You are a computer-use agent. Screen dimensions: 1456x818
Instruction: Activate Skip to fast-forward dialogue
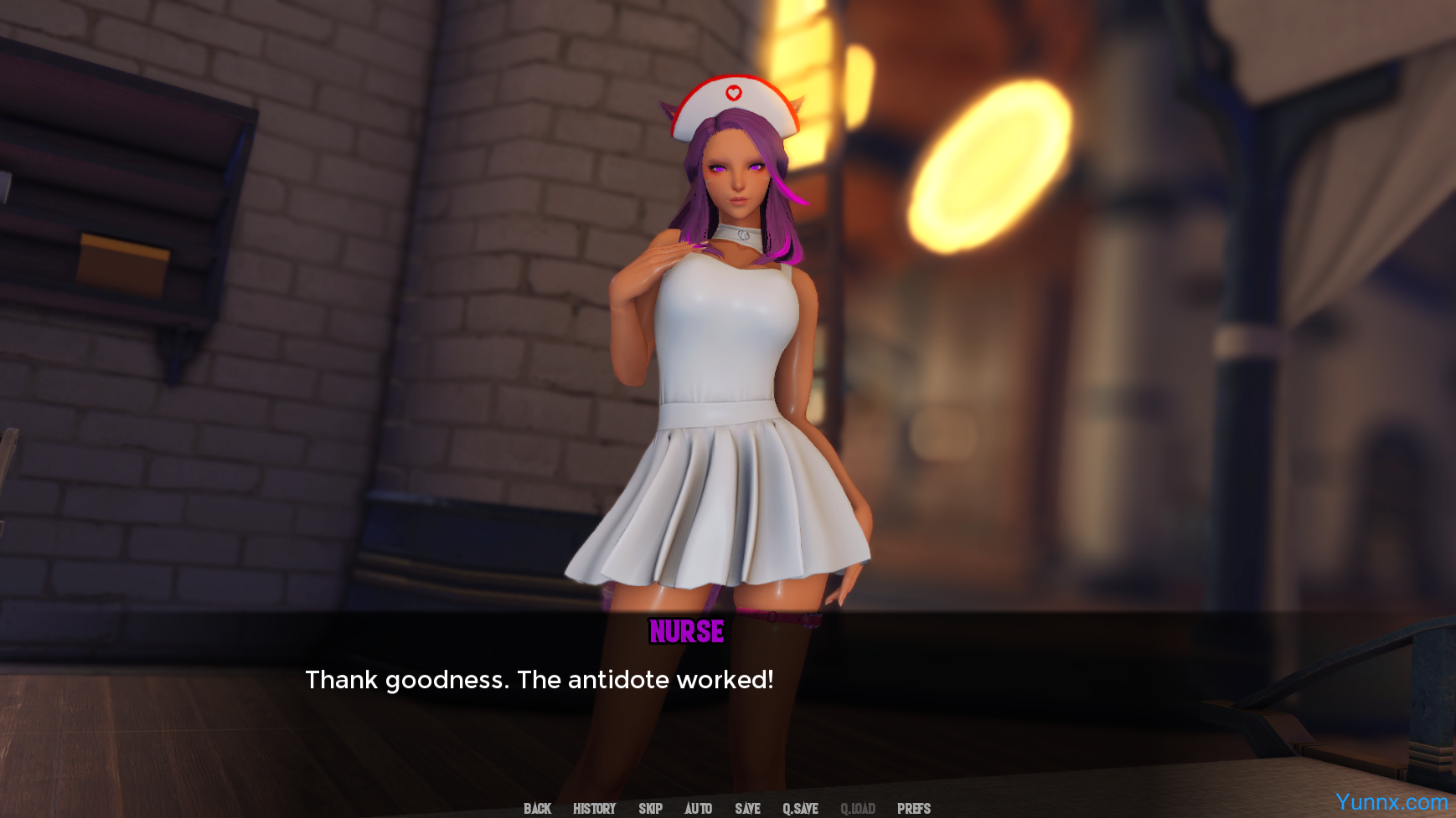(x=650, y=808)
